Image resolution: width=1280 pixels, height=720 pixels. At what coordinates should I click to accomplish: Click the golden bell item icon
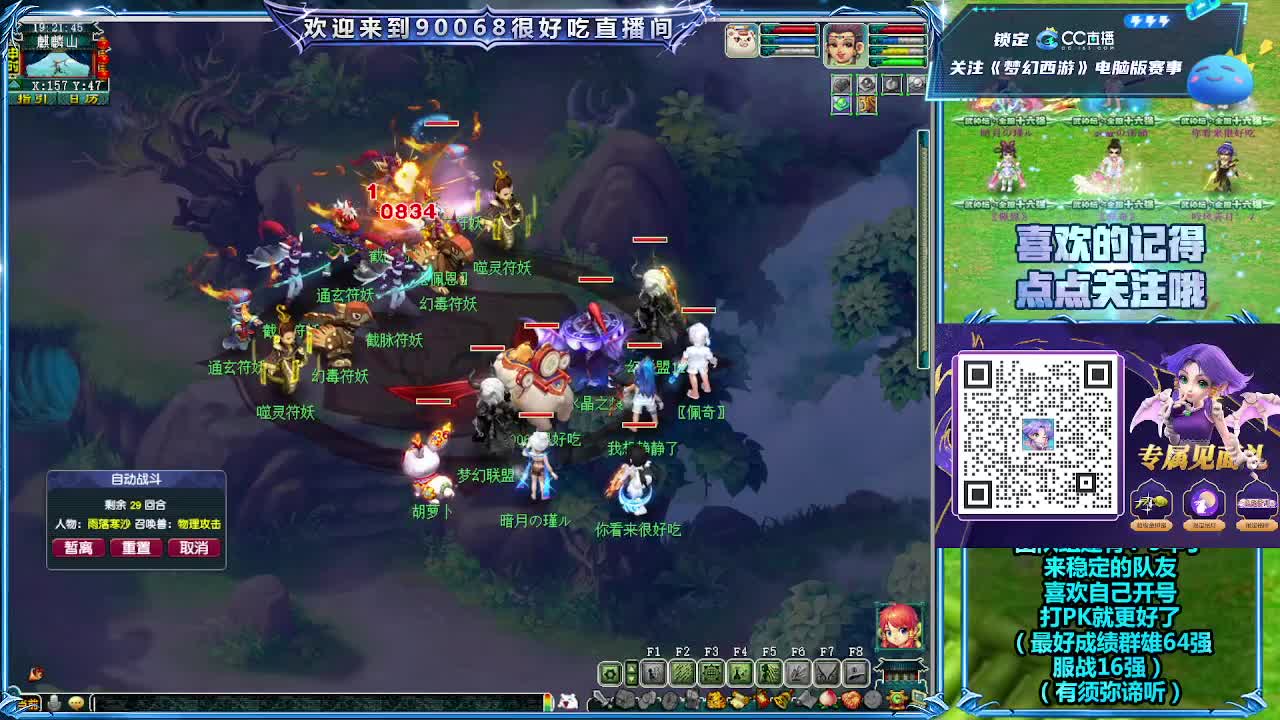click(x=782, y=699)
